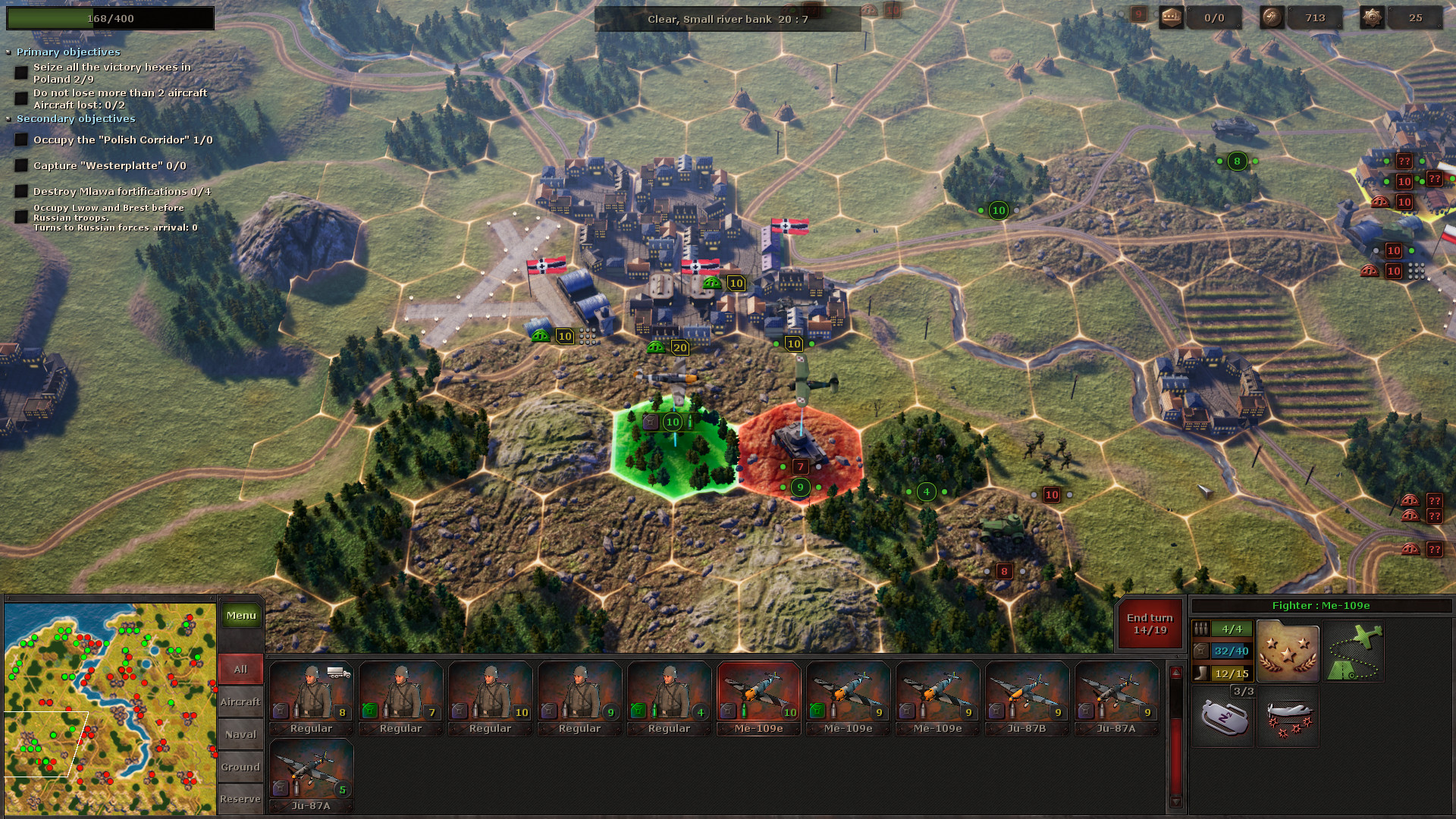The height and width of the screenshot is (819, 1456).
Task: Select the Reserve units filter
Action: click(240, 799)
